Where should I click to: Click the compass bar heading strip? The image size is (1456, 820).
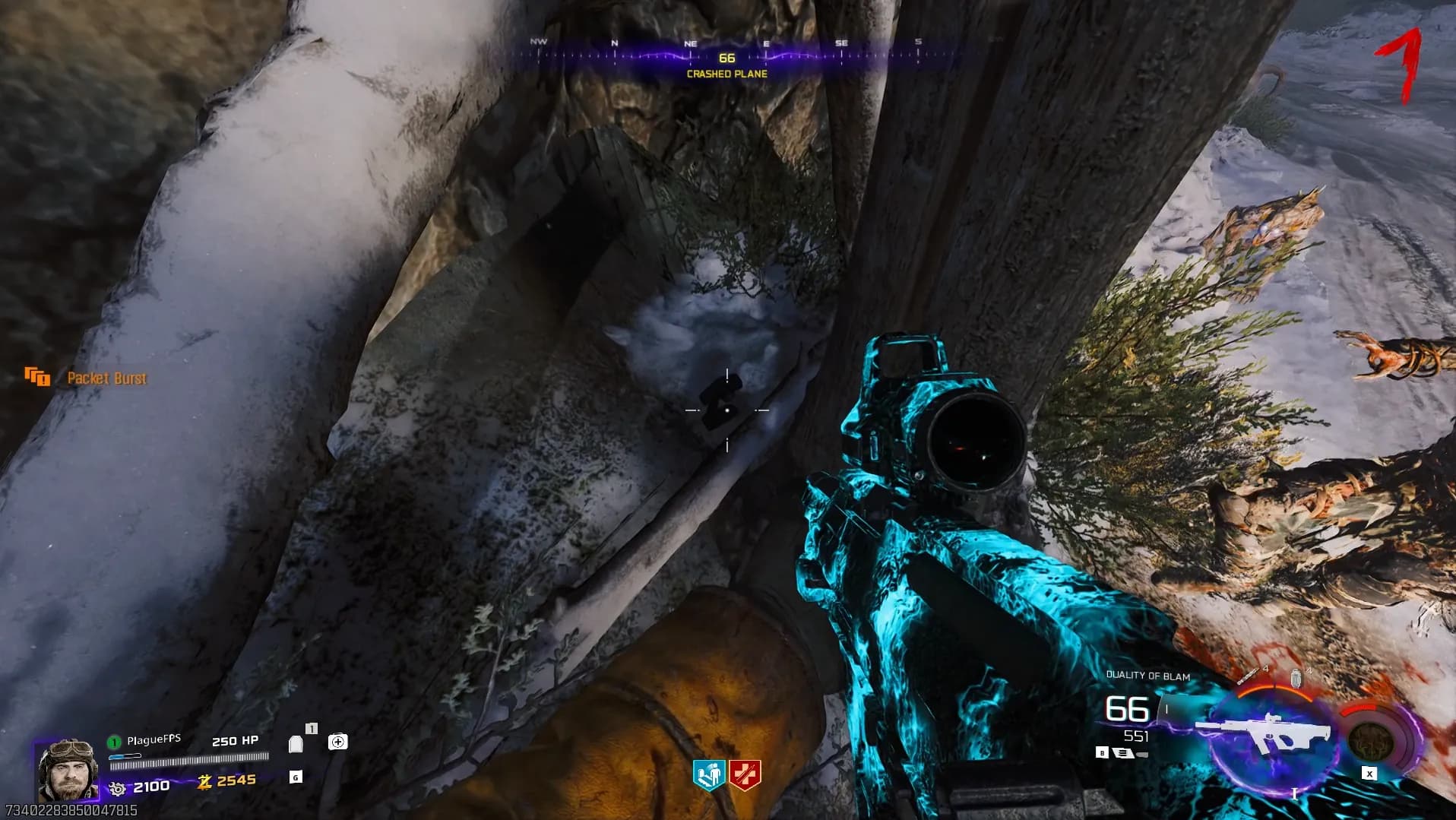[727, 54]
